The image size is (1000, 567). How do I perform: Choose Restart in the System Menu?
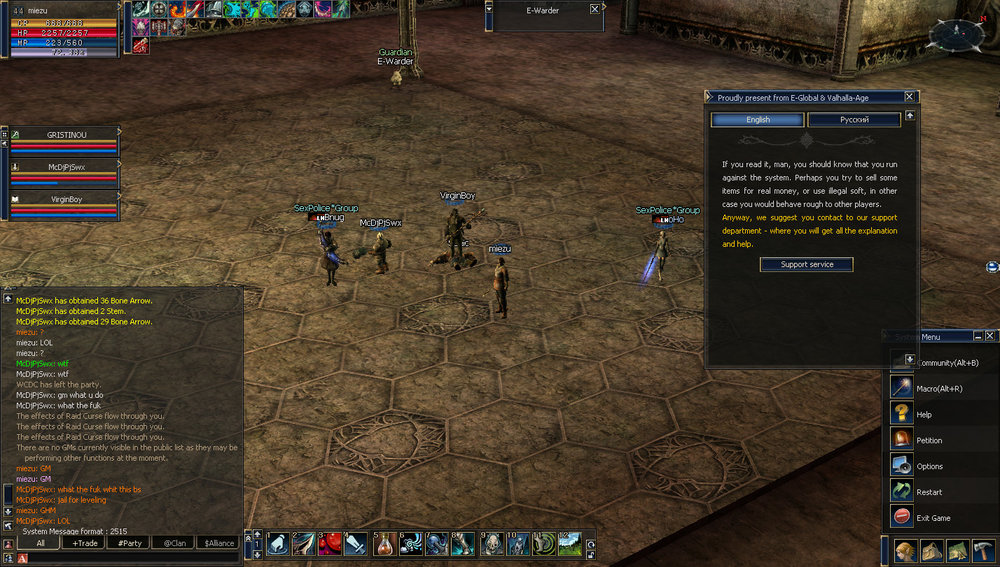pos(929,492)
